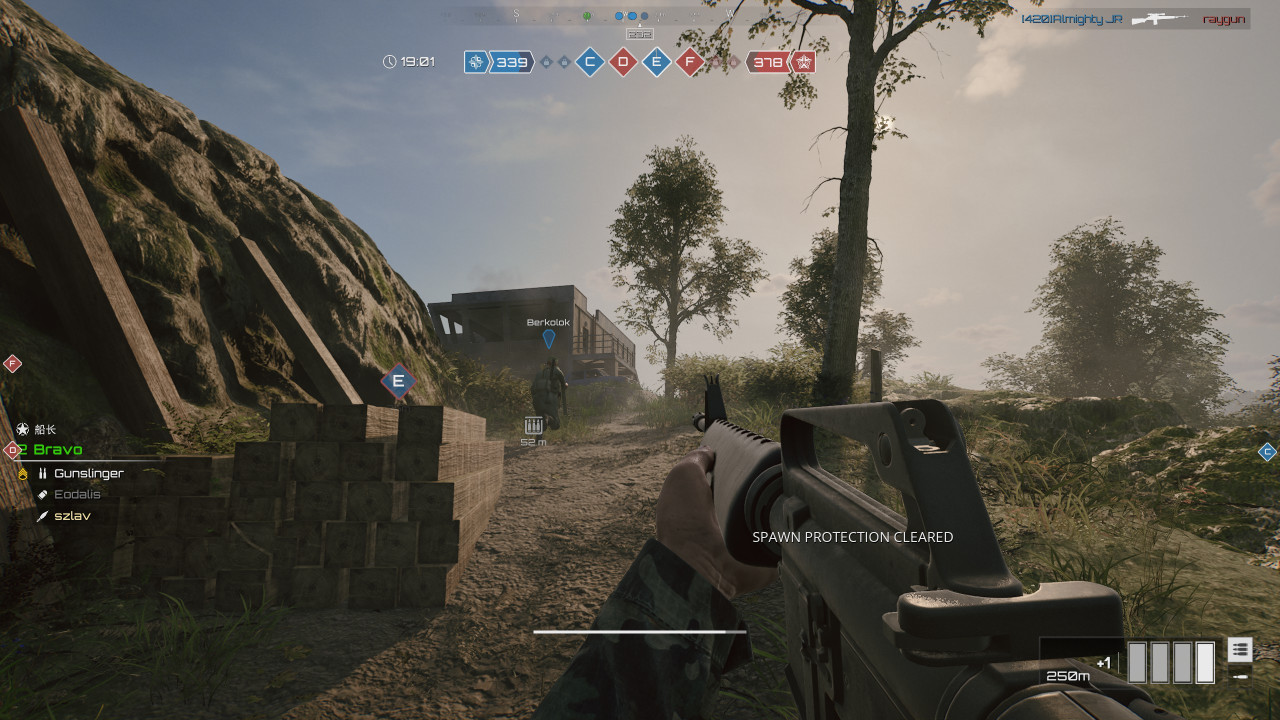Viewport: 1280px width, 720px height.
Task: Open the Bravo squad header
Action: tap(57, 450)
